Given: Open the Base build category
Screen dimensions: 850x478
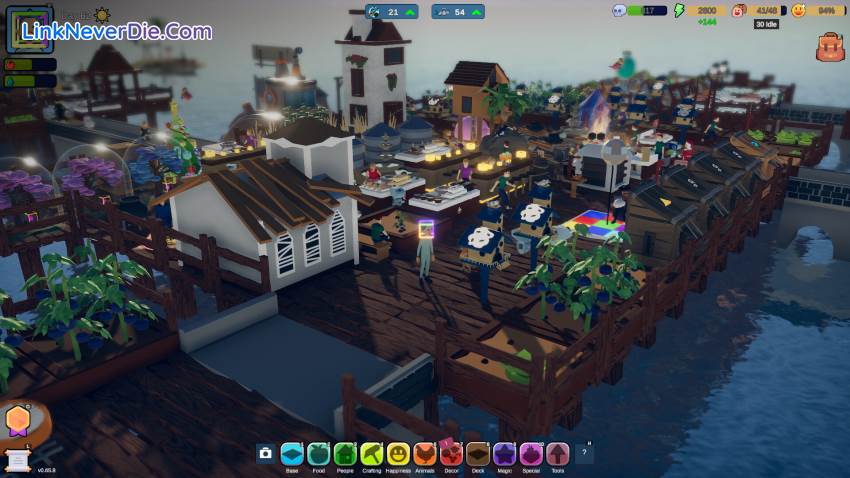Looking at the screenshot, I should 292,454.
